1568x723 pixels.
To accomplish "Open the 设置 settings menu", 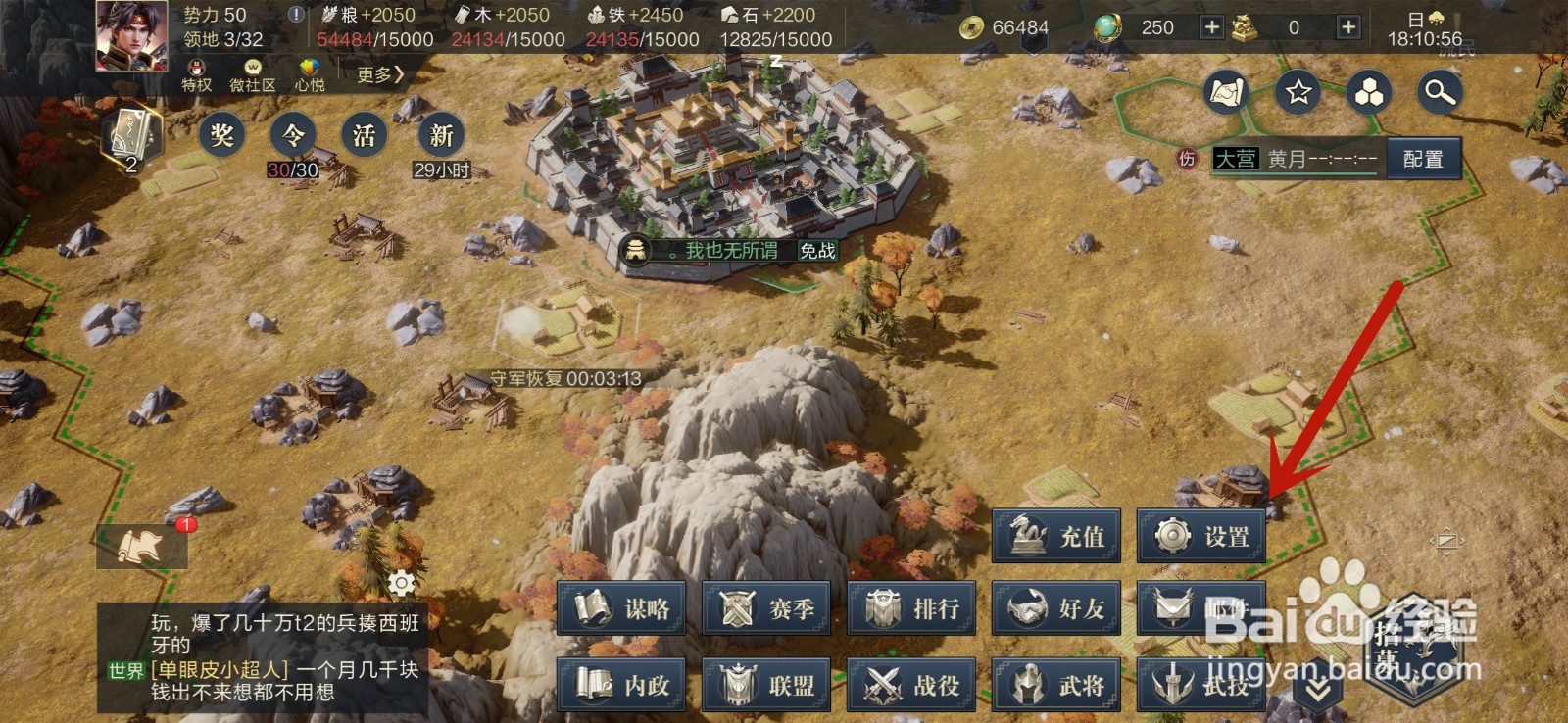I will pos(1201,536).
